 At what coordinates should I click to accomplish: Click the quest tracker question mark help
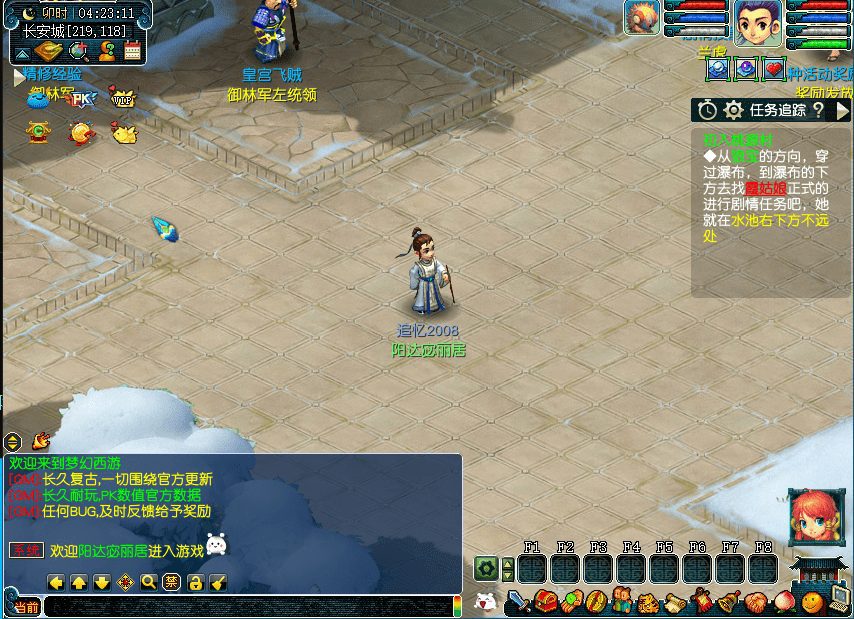pos(817,110)
